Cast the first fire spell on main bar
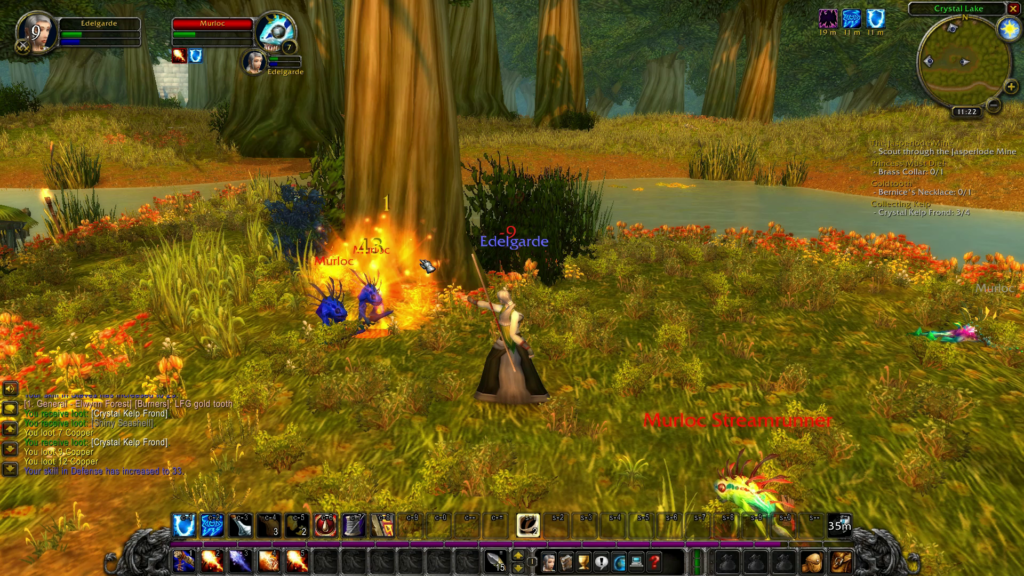This screenshot has width=1024, height=576. click(211, 561)
